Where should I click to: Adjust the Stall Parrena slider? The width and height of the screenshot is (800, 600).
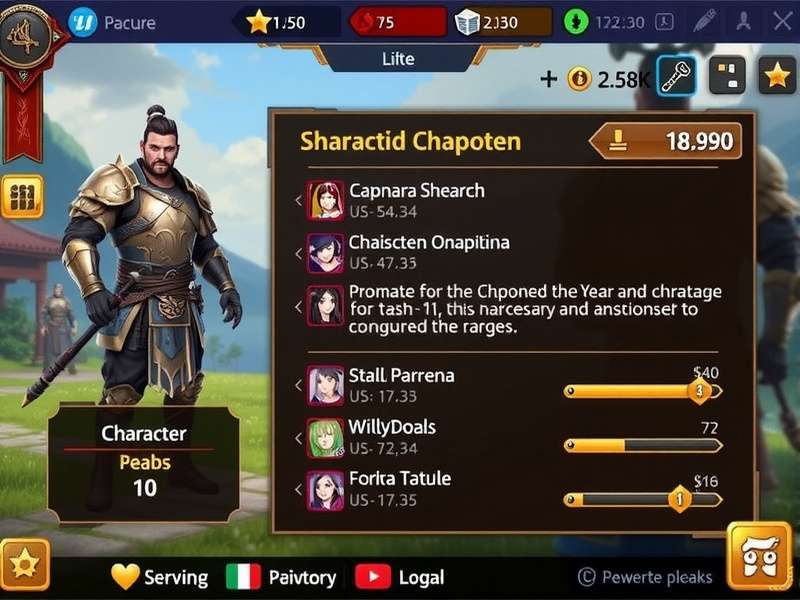pyautogui.click(x=700, y=391)
